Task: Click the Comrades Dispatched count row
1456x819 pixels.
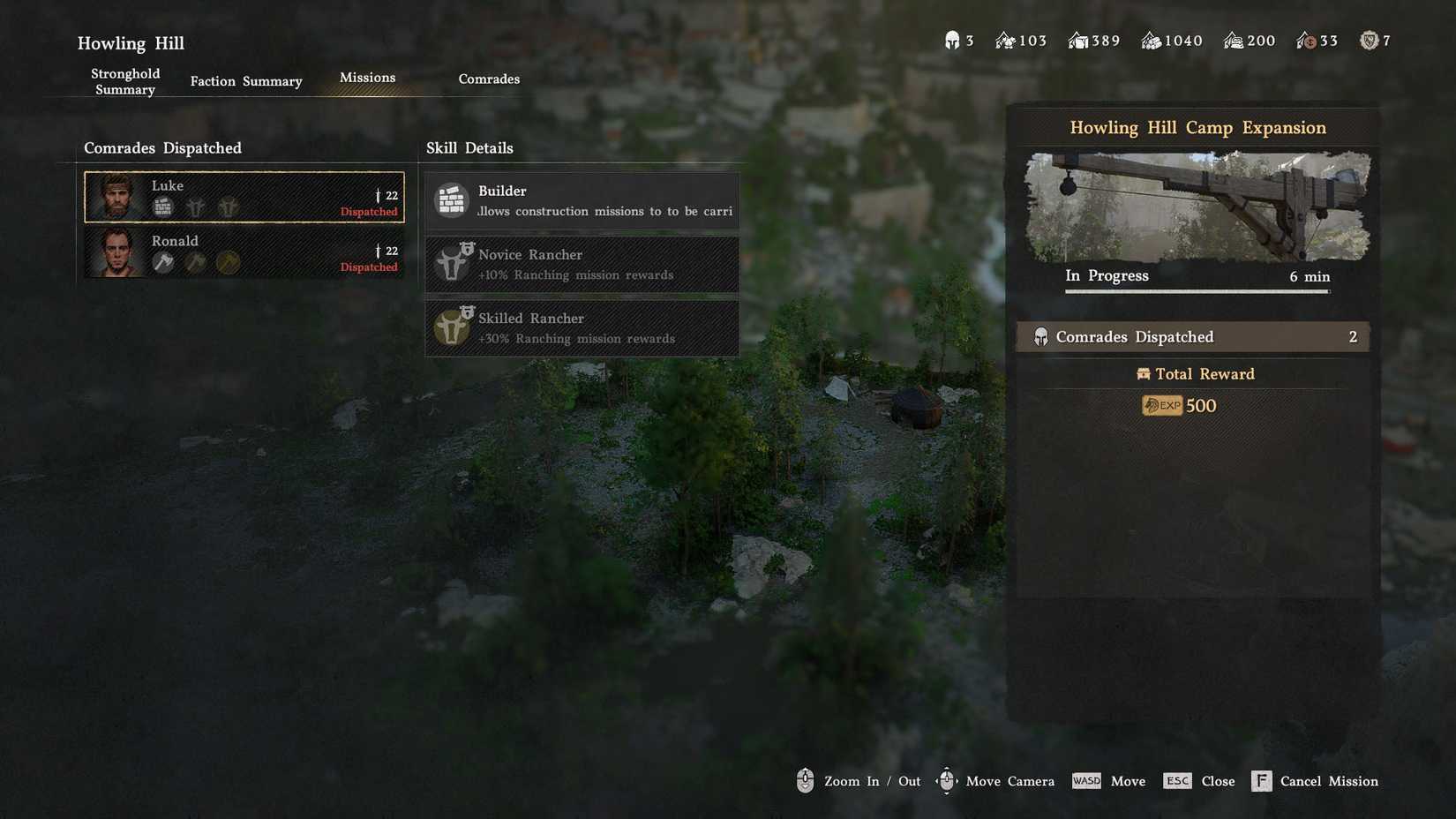Action: pyautogui.click(x=1193, y=337)
